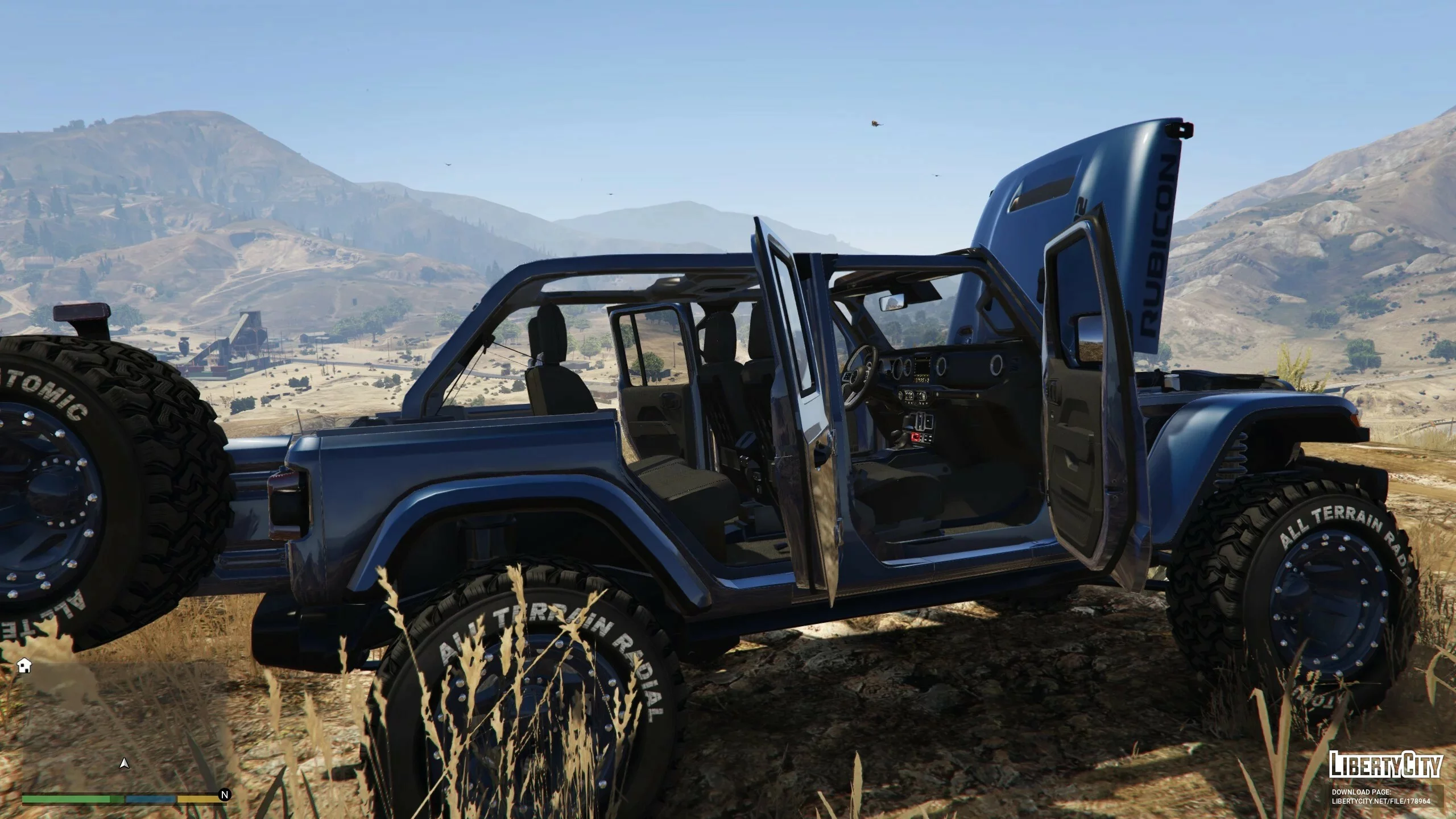Viewport: 1456px width, 819px height.
Task: Click the safehouse blip on the minimap
Action: point(24,666)
